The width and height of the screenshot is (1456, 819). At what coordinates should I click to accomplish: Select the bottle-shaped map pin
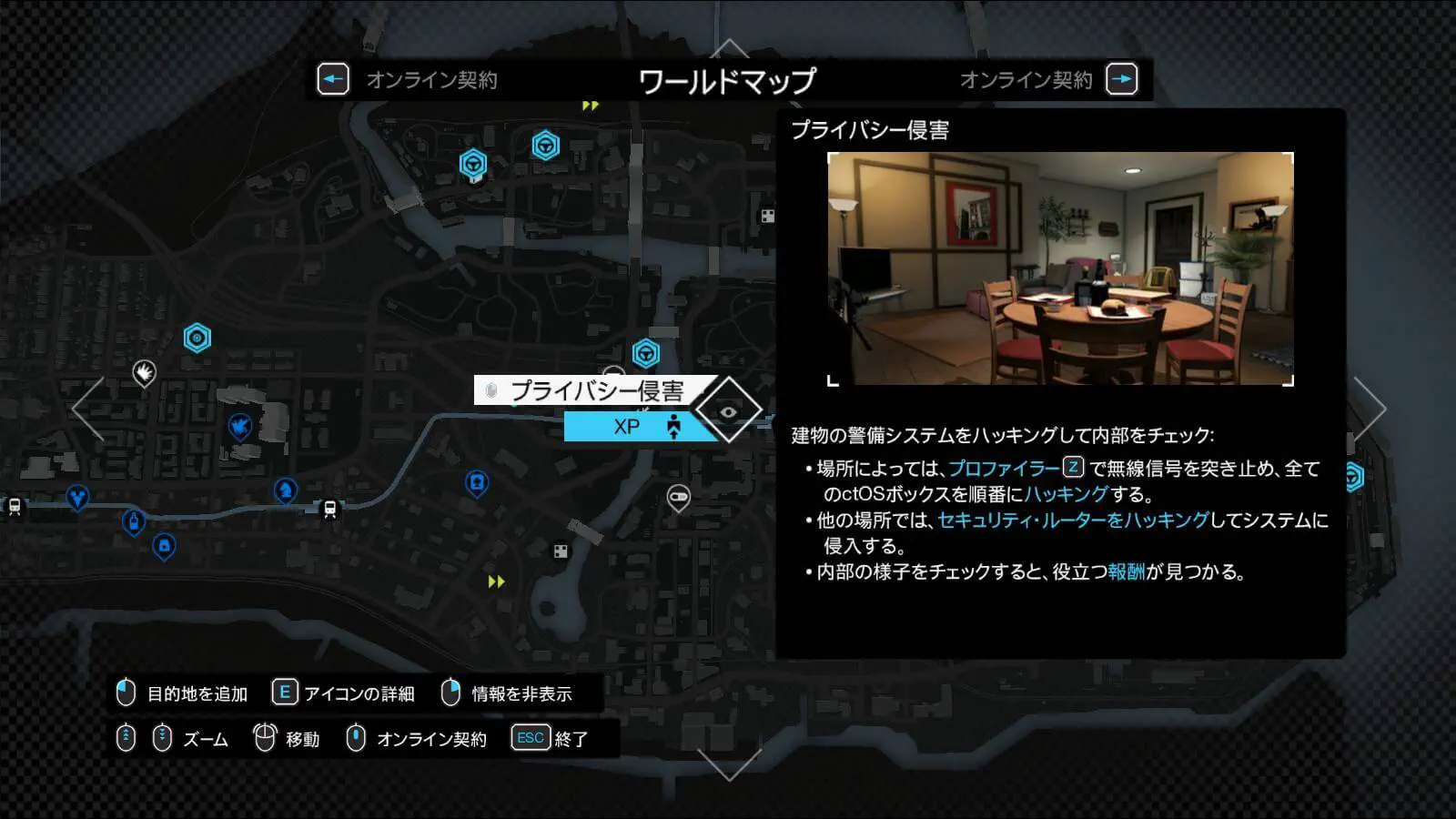pos(134,522)
